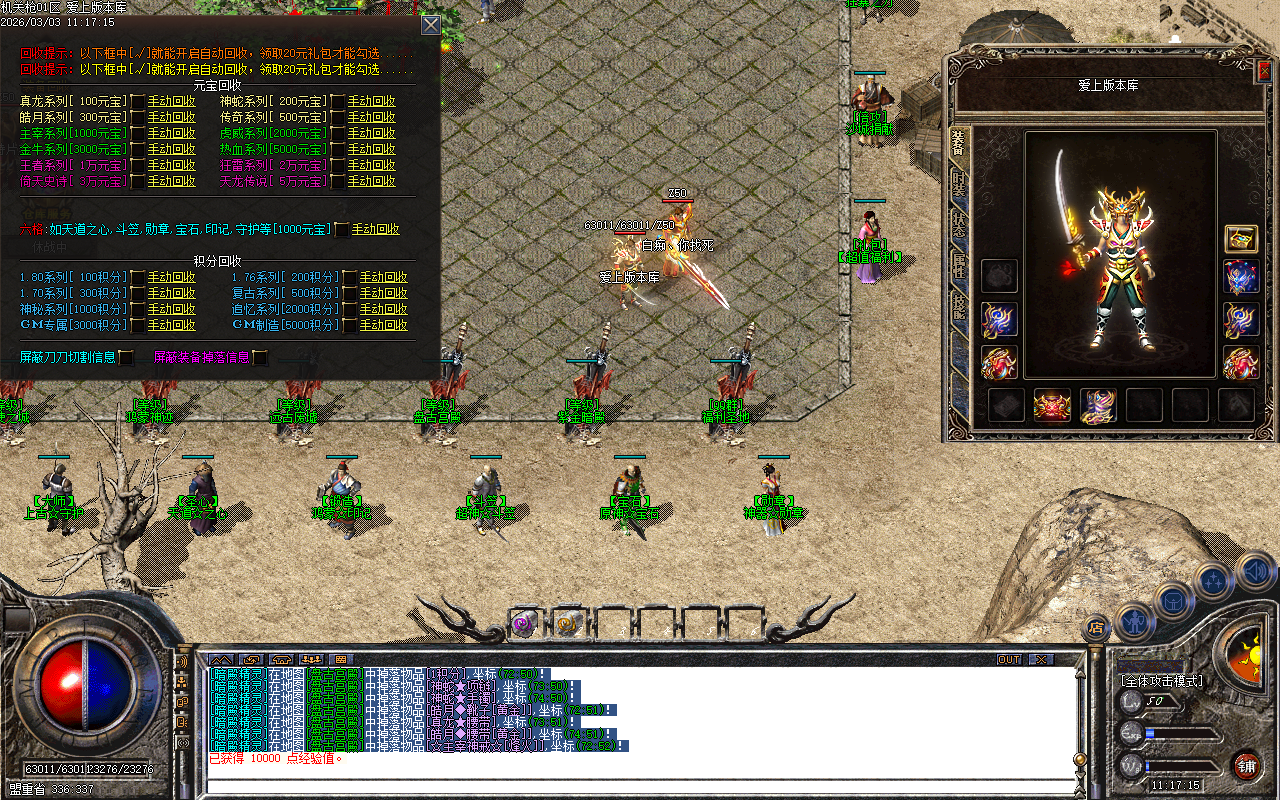Open the 铺 stall button in the corner
The image size is (1280, 800).
(1248, 765)
